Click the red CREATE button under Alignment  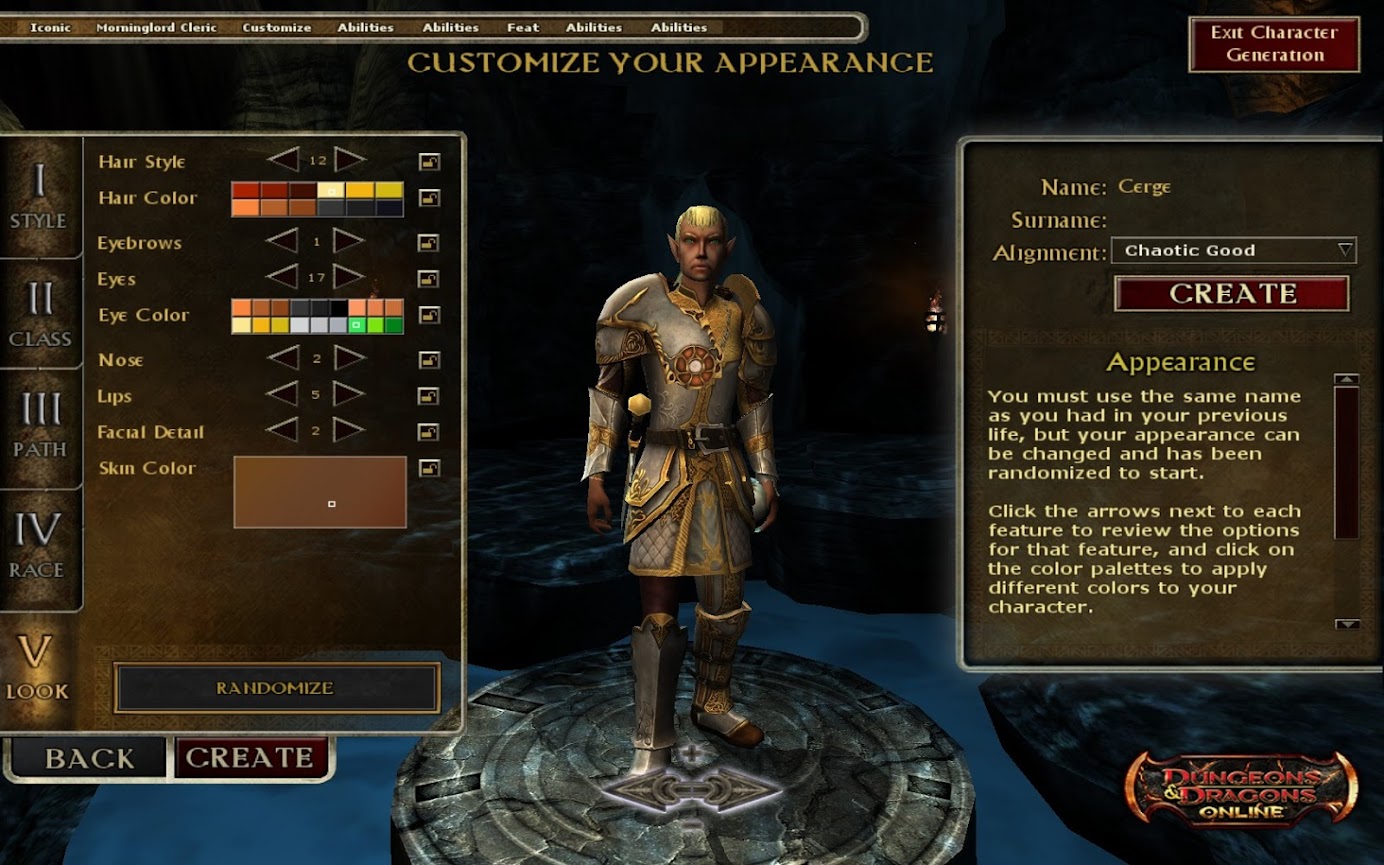pos(1231,294)
